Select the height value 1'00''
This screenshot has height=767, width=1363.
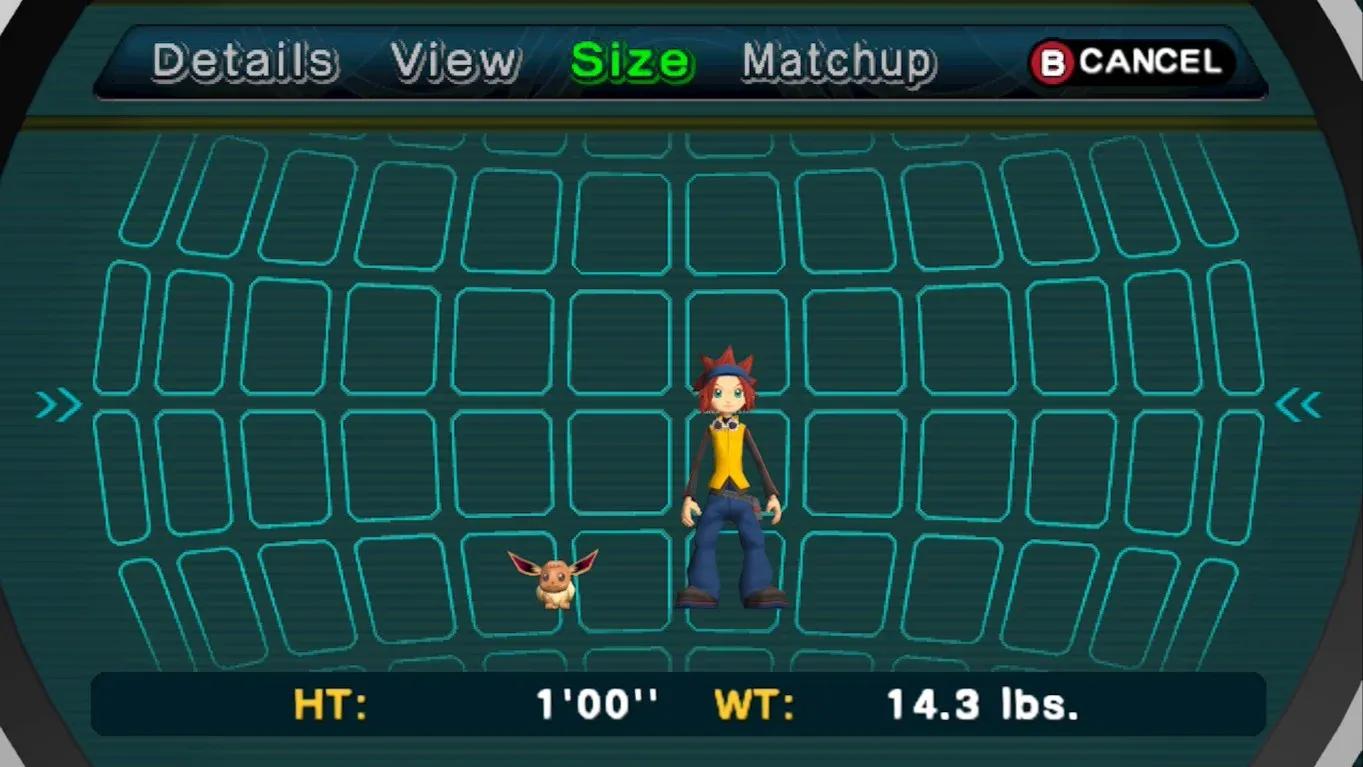pyautogui.click(x=597, y=705)
